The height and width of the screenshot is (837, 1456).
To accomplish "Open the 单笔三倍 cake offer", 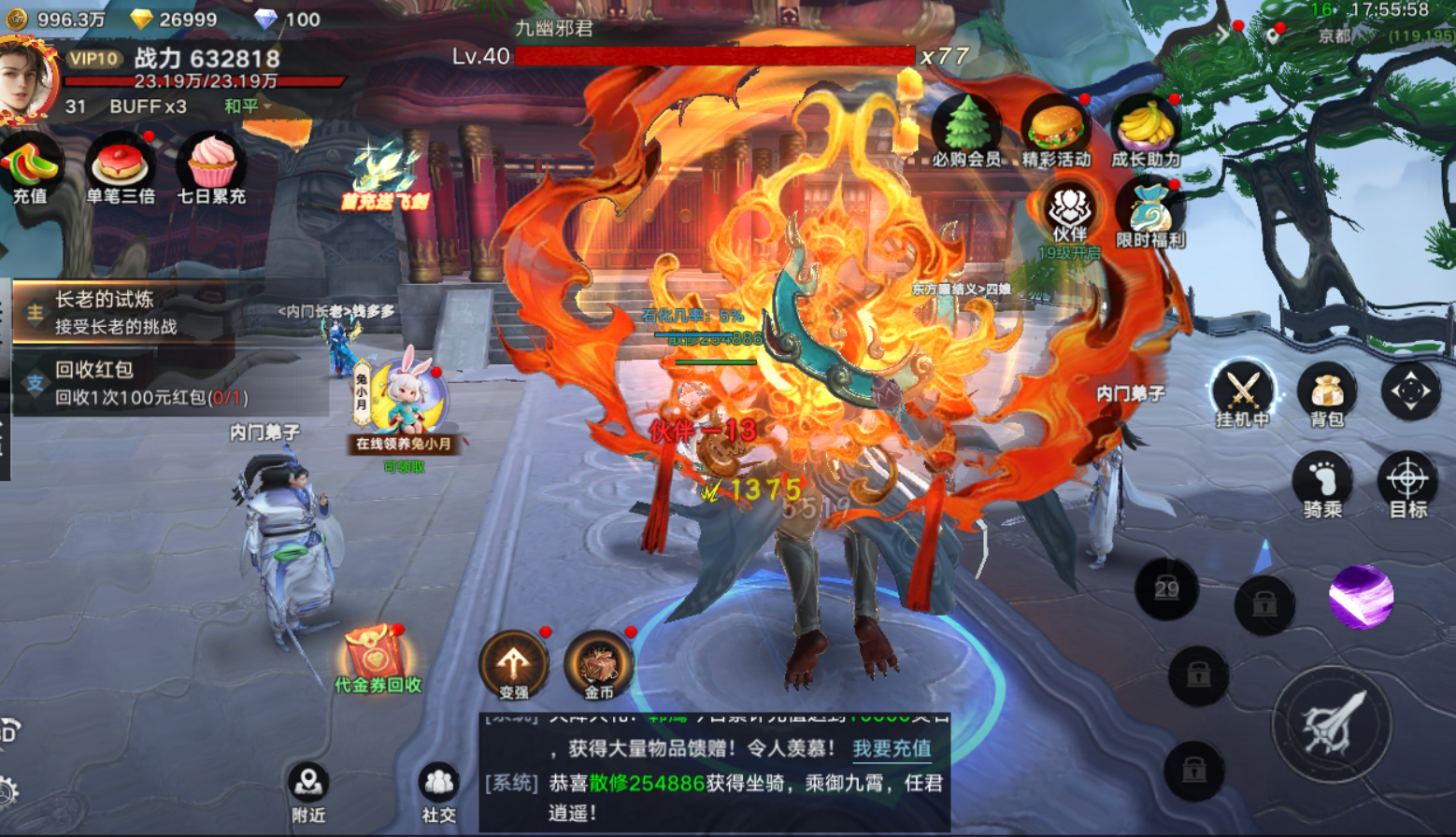I will (121, 169).
